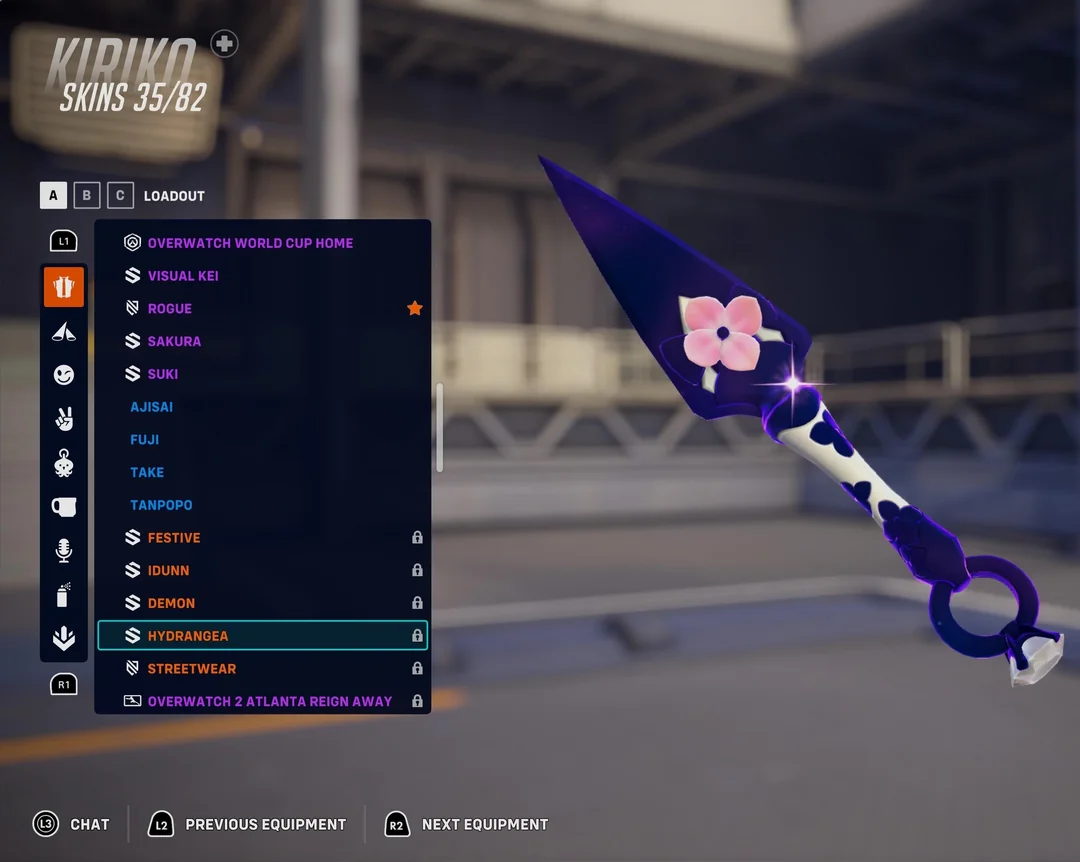Select the Atlanta Reign Away skin

click(x=270, y=701)
